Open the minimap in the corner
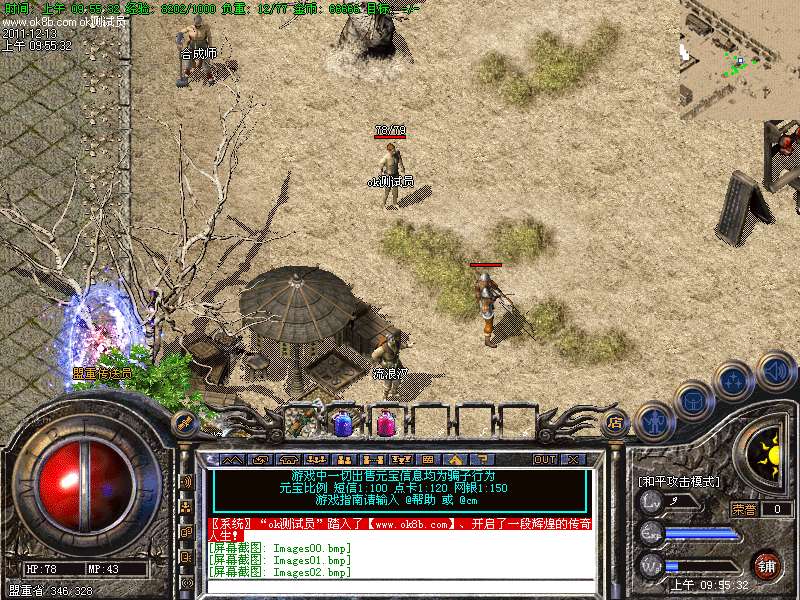Image resolution: width=800 pixels, height=600 pixels. tap(739, 60)
